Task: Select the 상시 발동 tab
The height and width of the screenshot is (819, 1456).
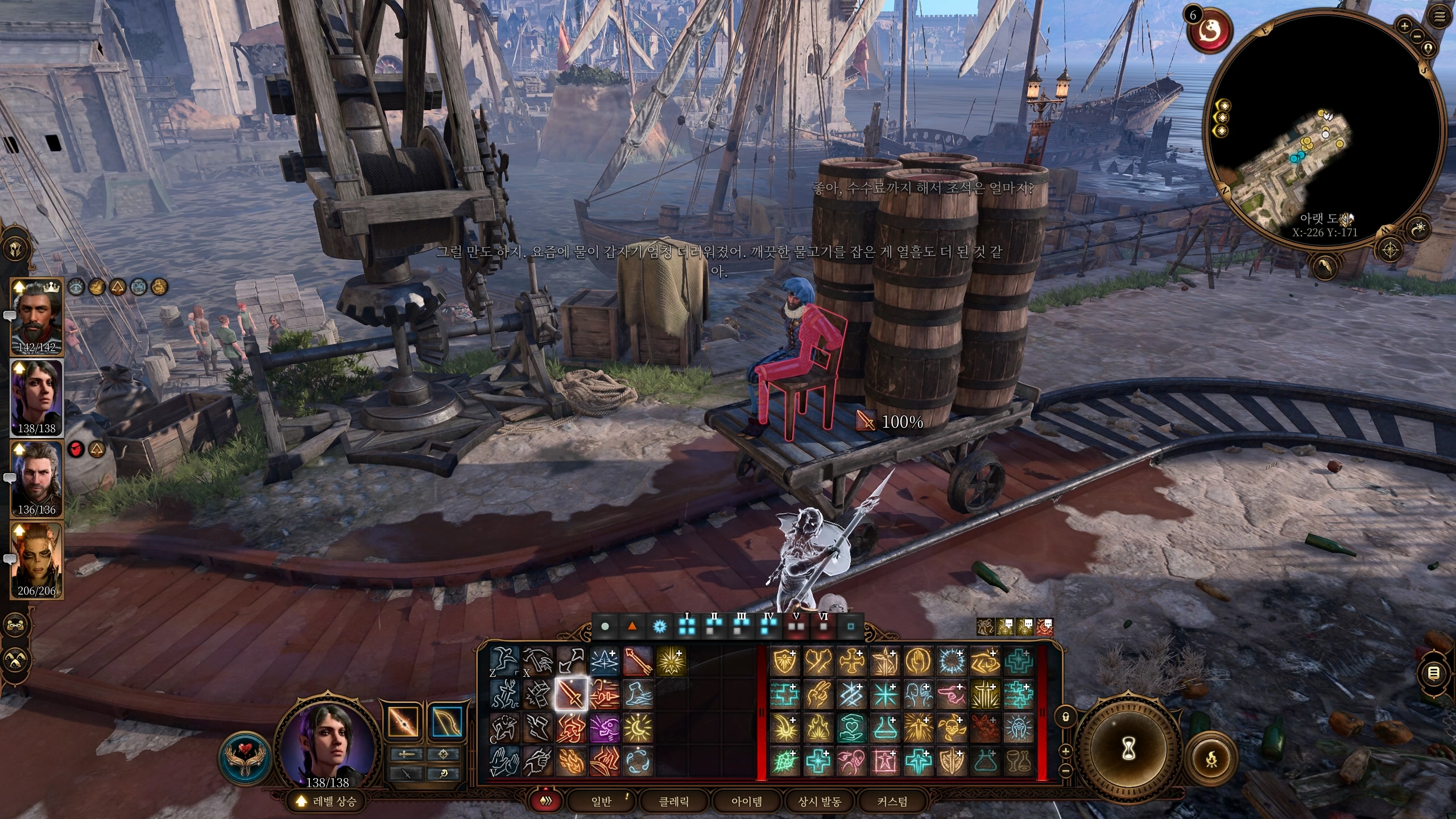Action: click(x=819, y=801)
